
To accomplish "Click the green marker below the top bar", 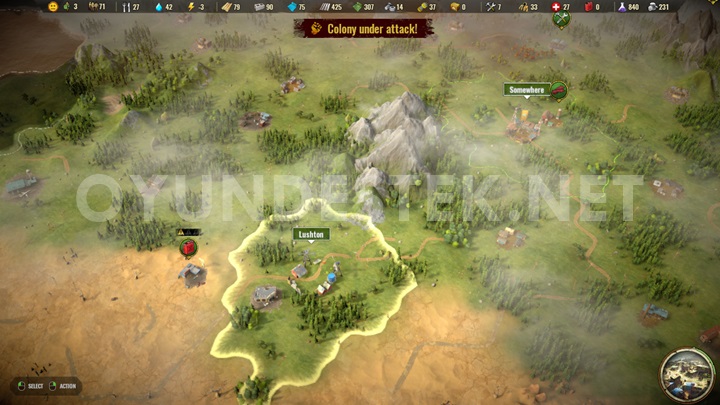I will [x=560, y=19].
